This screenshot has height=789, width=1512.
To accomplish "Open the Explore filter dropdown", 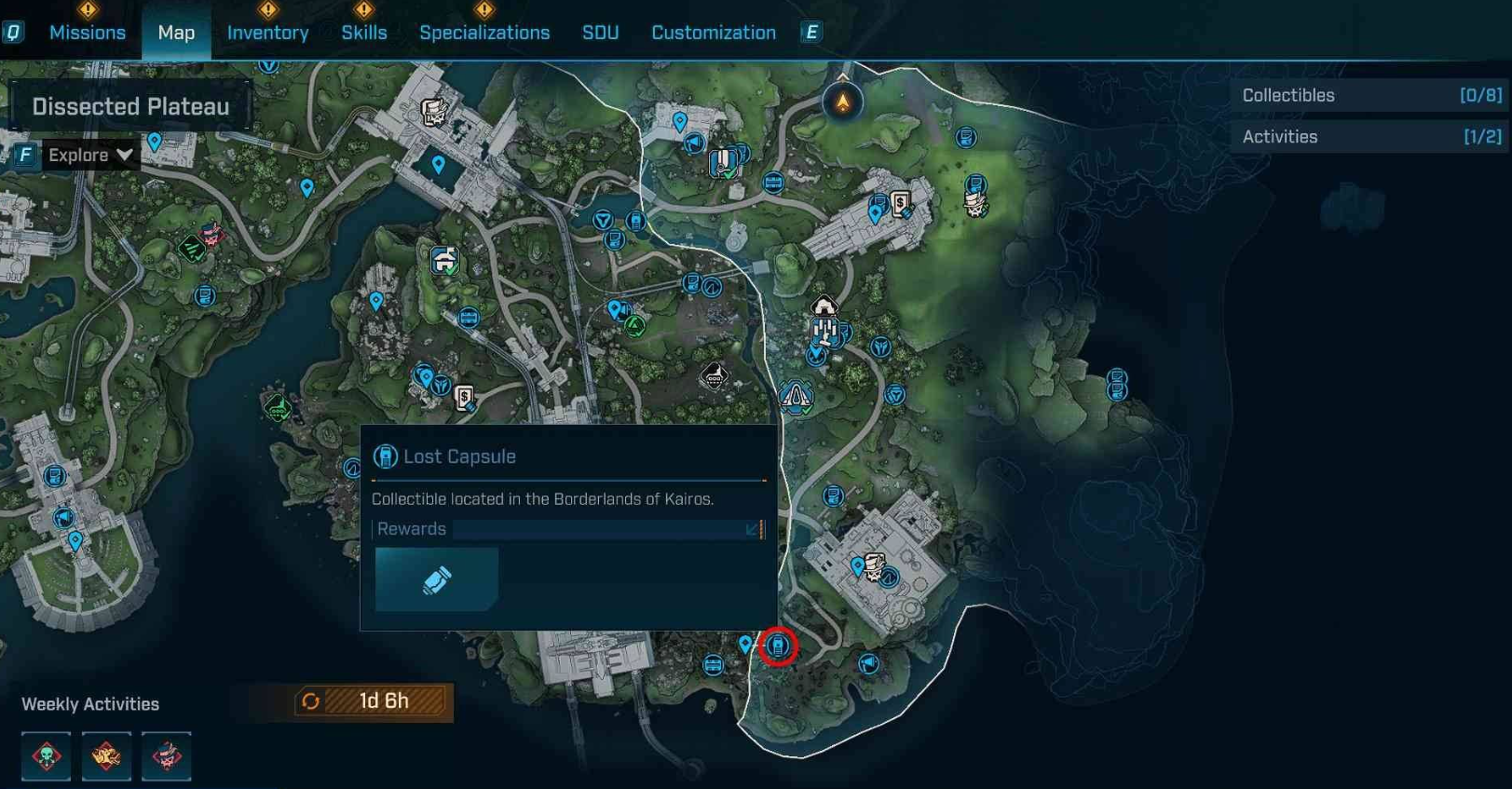I will [90, 155].
